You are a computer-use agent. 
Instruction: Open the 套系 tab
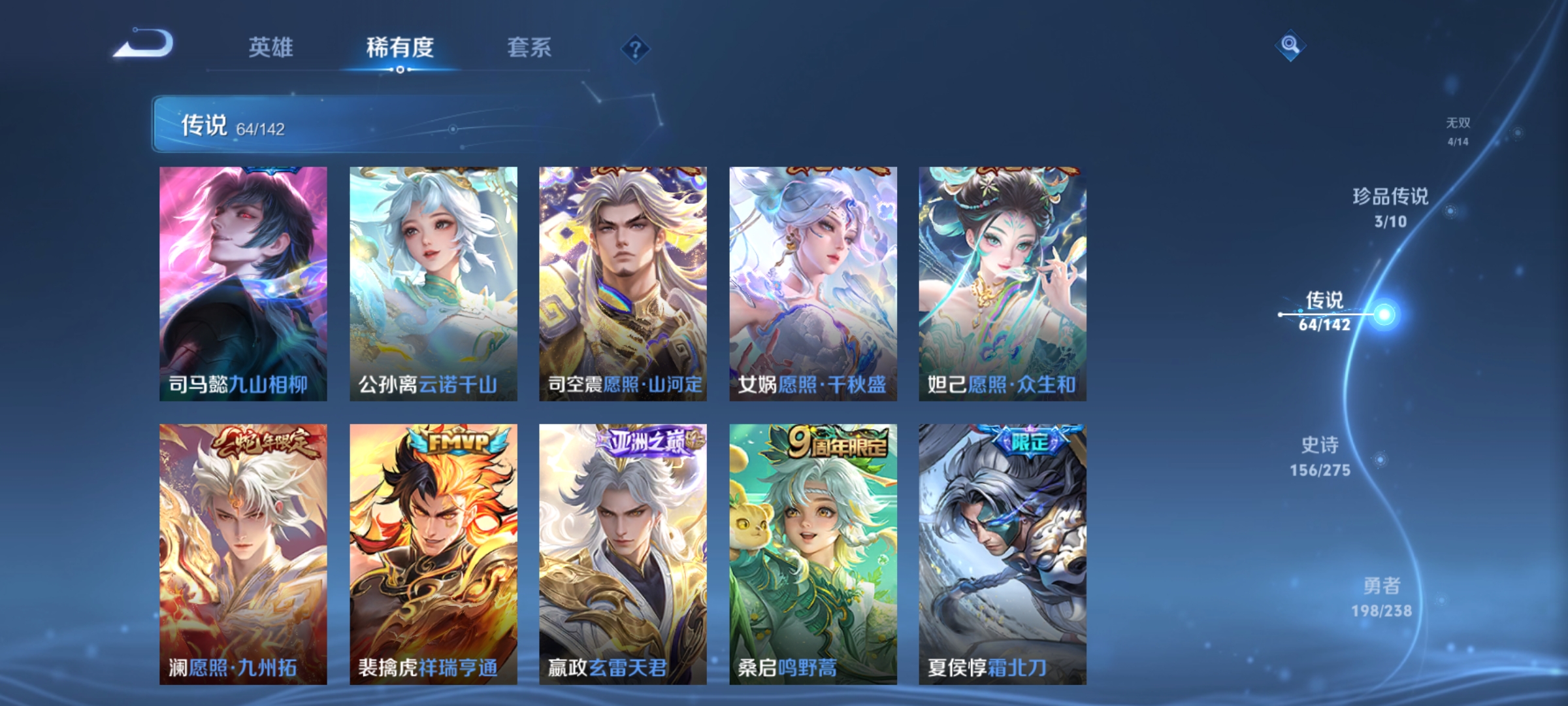[x=529, y=47]
